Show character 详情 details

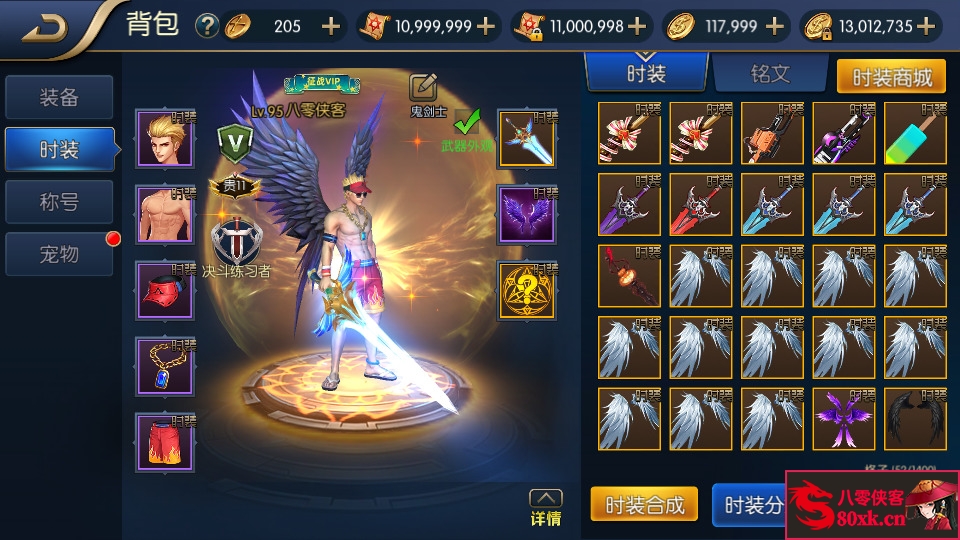tap(545, 507)
